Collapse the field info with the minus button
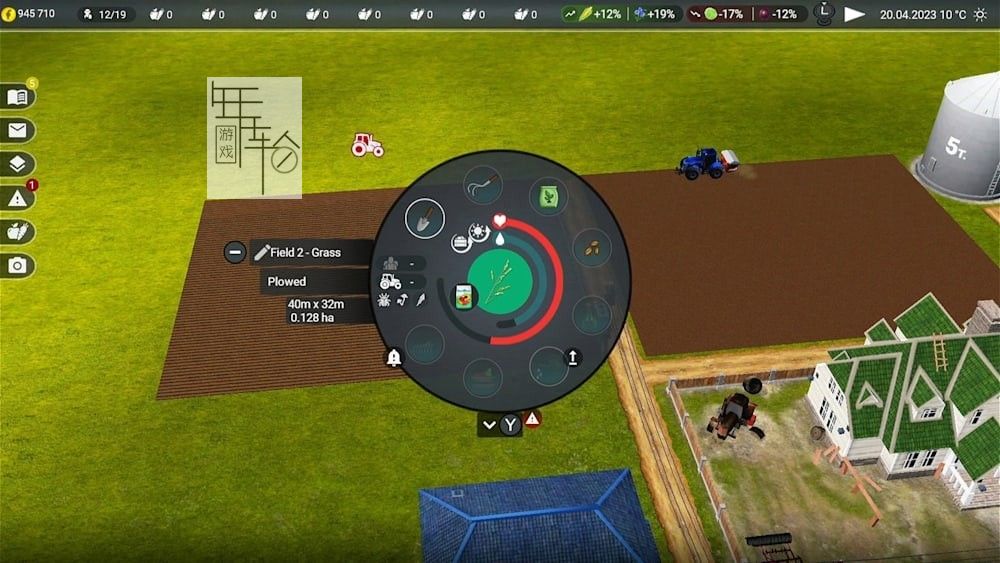The width and height of the screenshot is (1000, 563). click(235, 252)
